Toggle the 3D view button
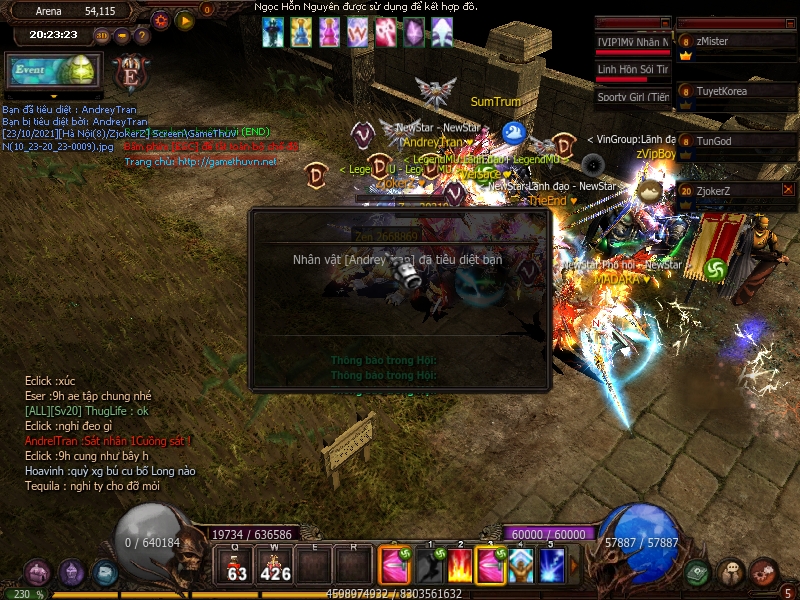800x600 pixels. [x=102, y=35]
